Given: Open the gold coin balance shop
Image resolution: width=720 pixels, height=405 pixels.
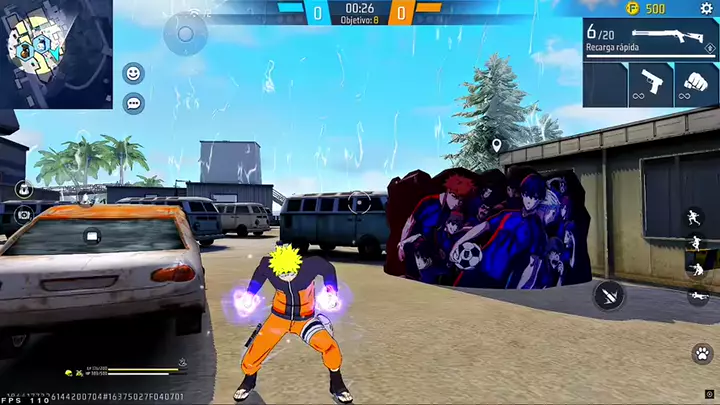Looking at the screenshot, I should click(645, 9).
